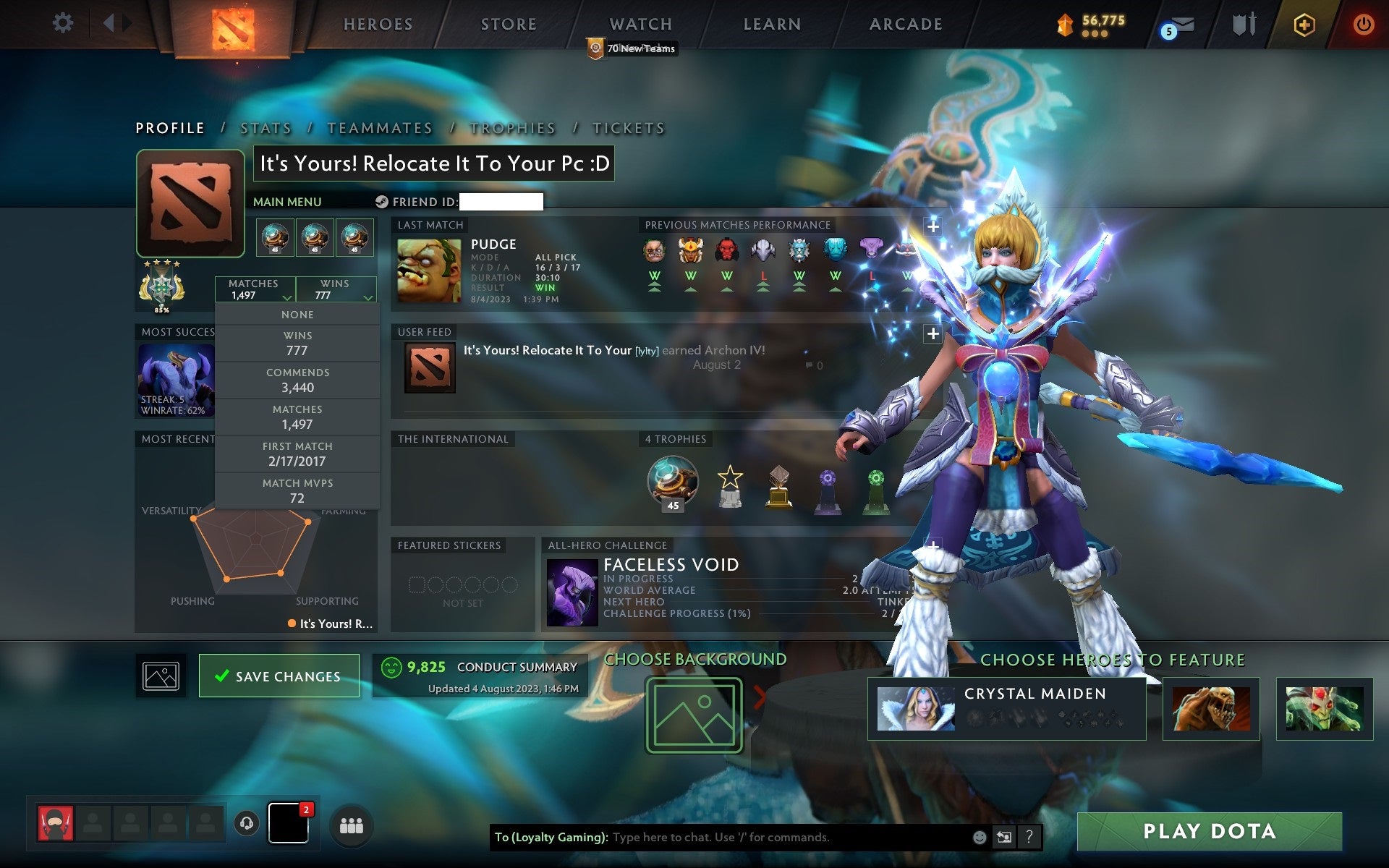Expand PREVIOUS MATCHES PERFORMANCE with plus
This screenshot has width=1389, height=868.
point(932,226)
